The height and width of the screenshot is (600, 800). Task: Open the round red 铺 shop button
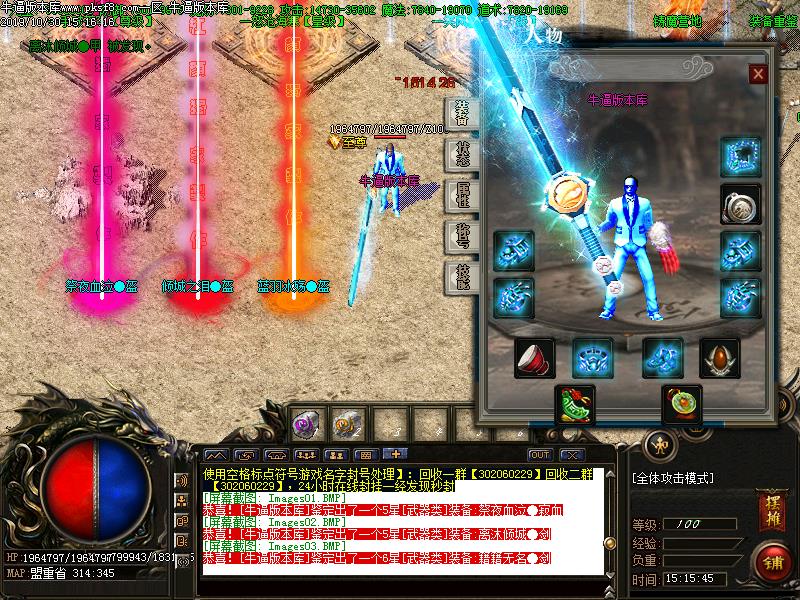771,560
